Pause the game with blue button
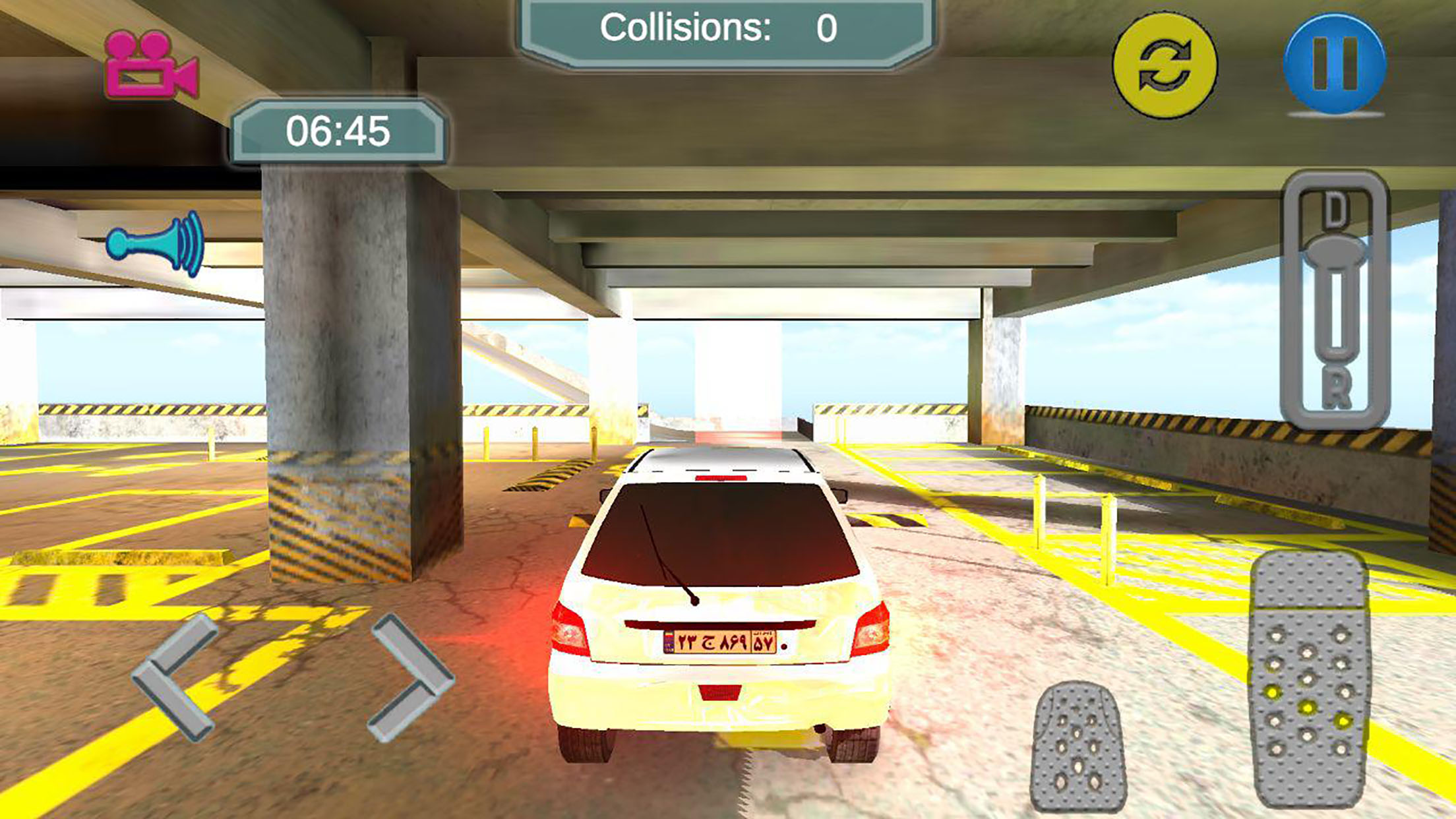This screenshot has height=819, width=1456. tap(1335, 64)
